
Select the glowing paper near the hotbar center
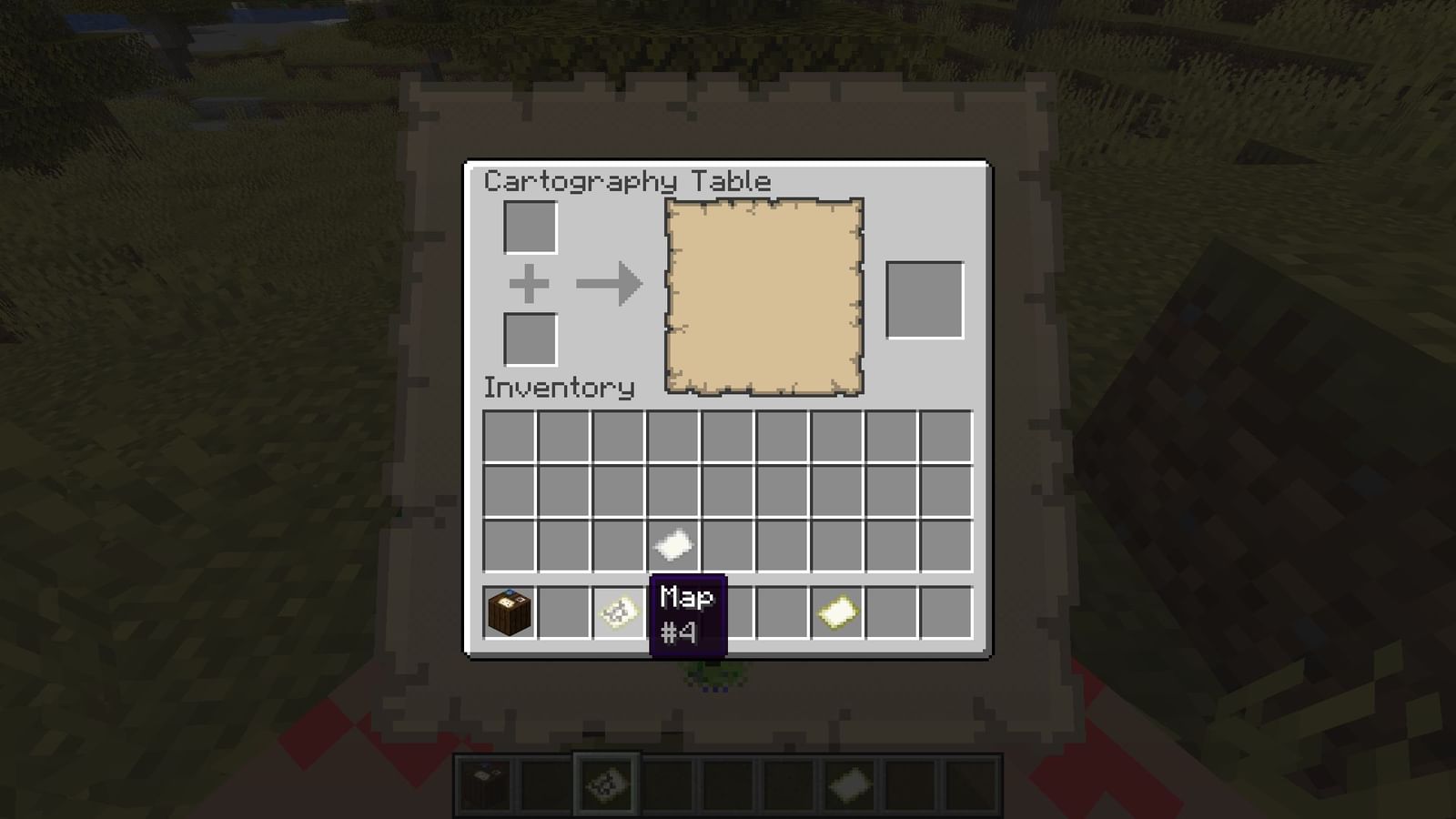coord(835,612)
